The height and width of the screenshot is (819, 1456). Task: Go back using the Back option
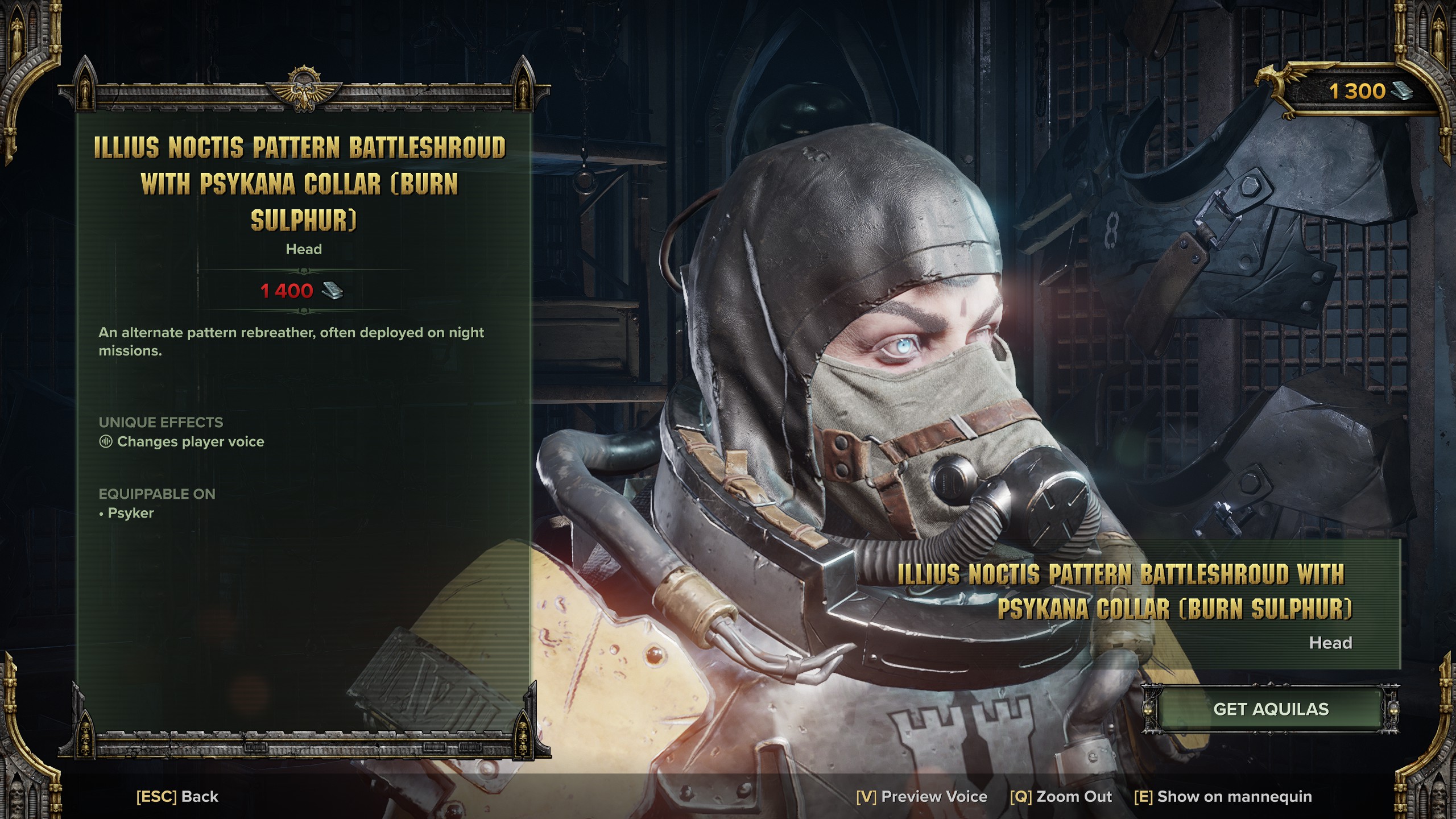pos(177,797)
